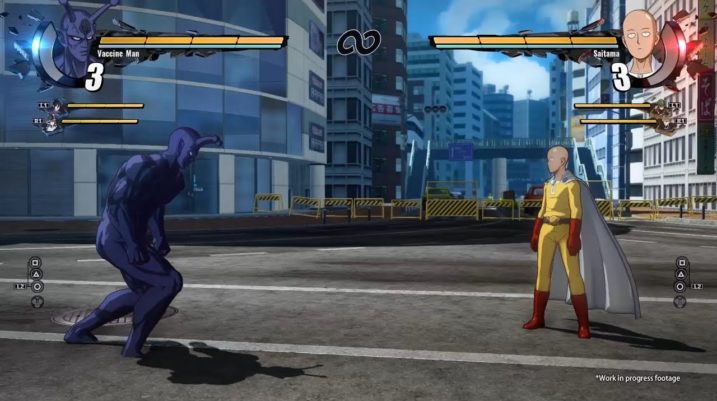Screen dimensions: 717x401
Task: Pick Saitama's R1 assist teammate portrait
Action: click(664, 124)
